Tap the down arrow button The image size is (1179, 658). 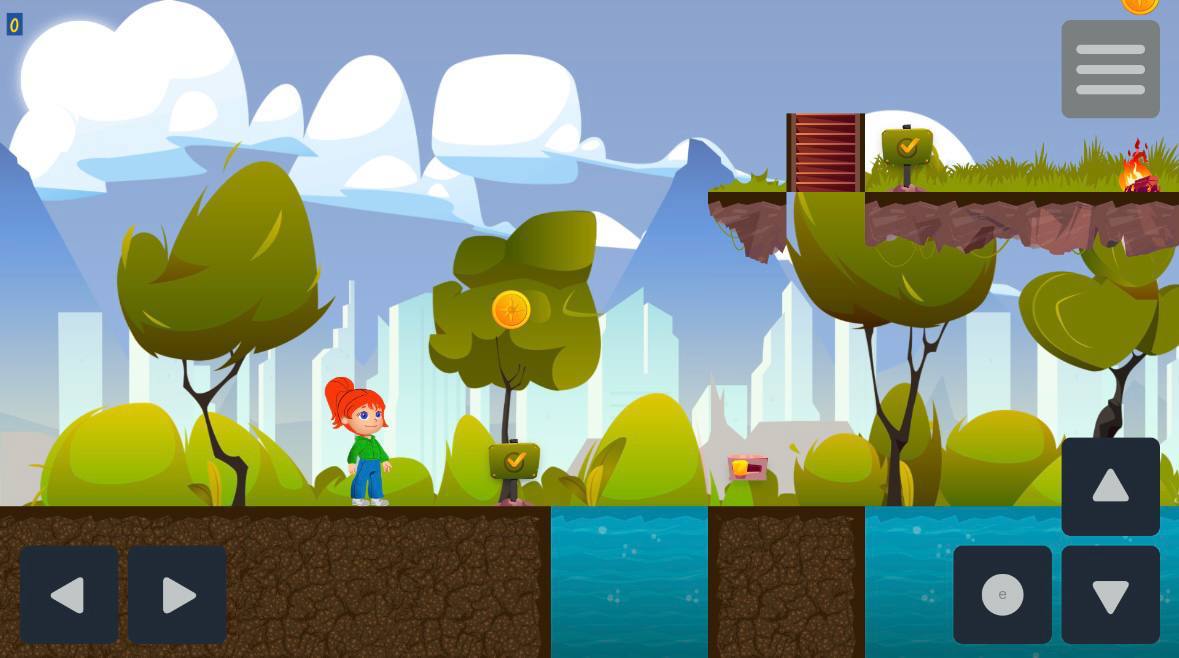click(x=1110, y=595)
